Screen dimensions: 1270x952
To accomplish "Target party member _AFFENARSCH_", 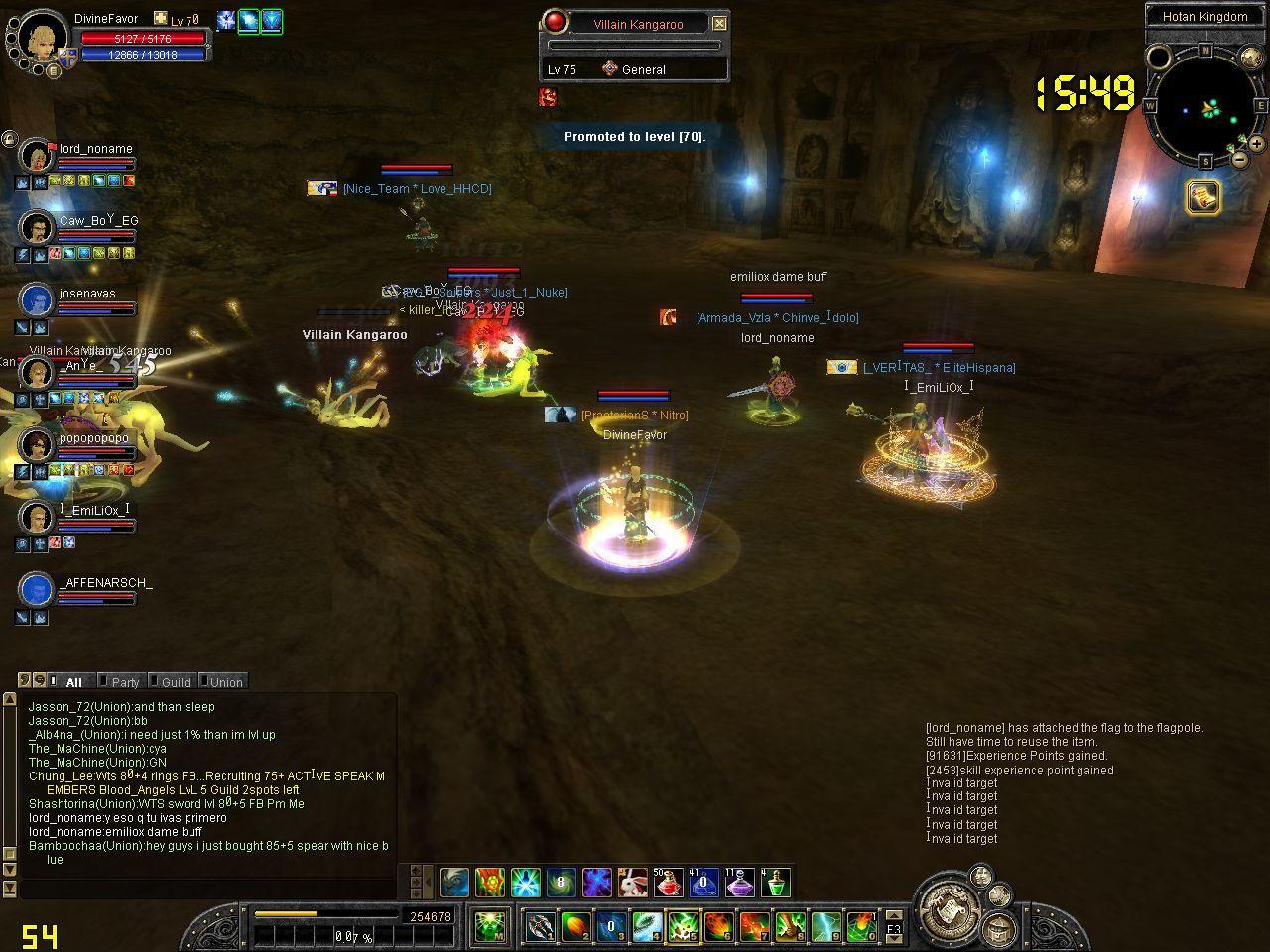I will click(37, 589).
